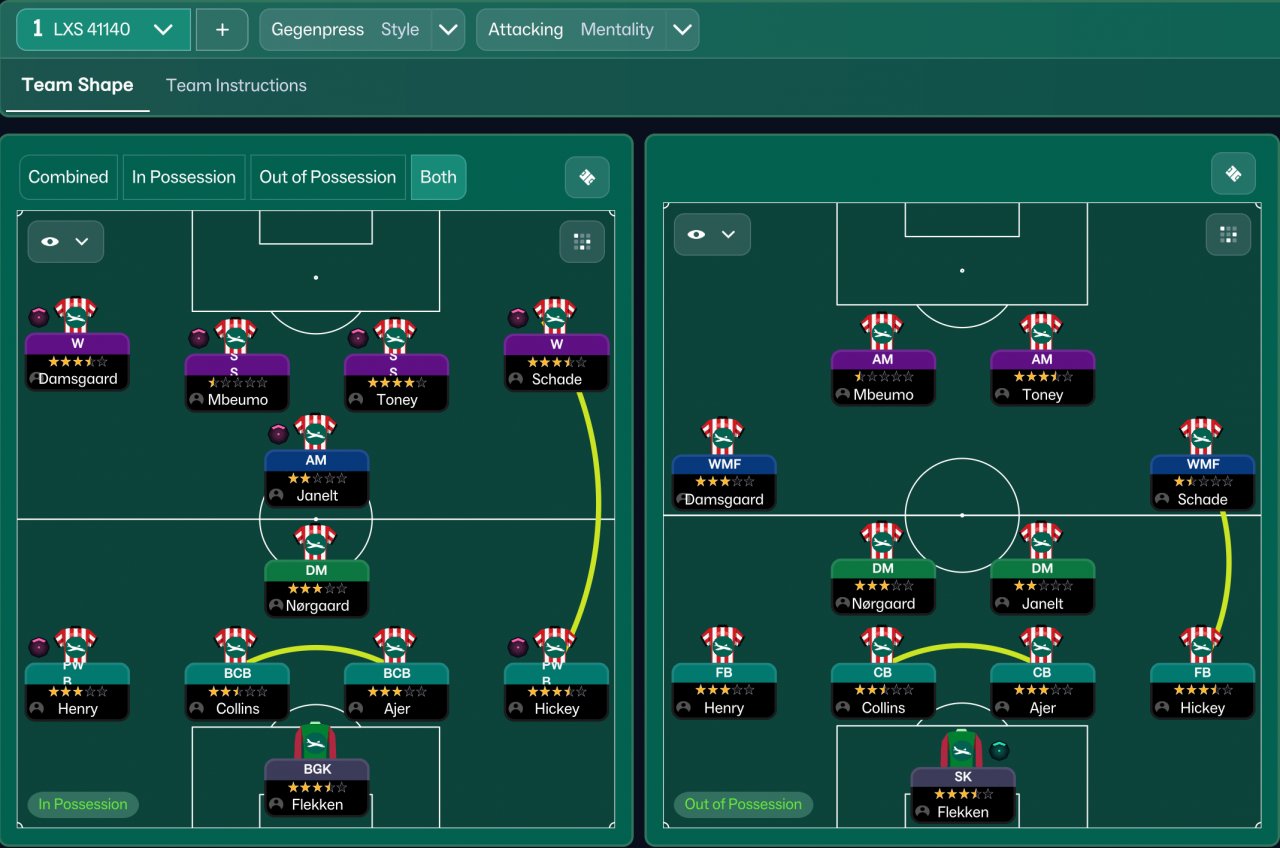Switch to the Team Instructions tab

[236, 85]
